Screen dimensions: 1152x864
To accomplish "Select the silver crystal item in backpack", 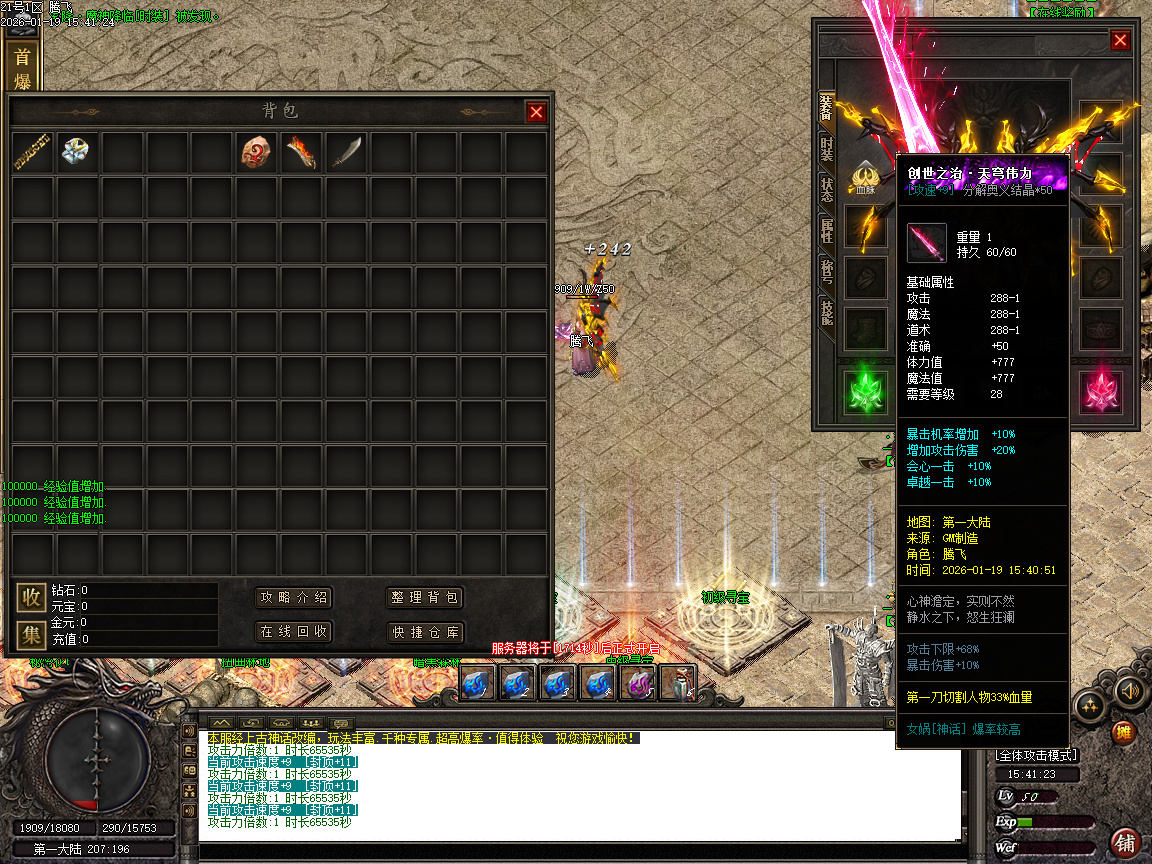I will tap(77, 152).
